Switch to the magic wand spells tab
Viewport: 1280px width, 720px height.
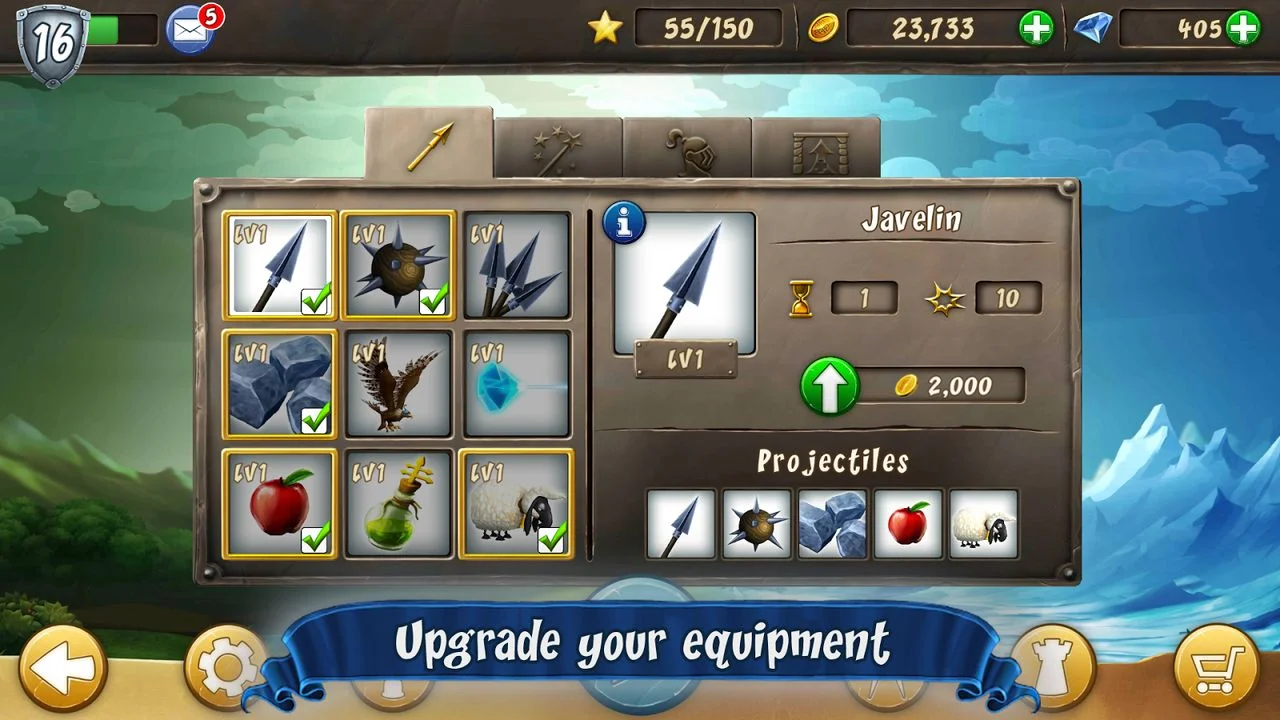coord(557,145)
